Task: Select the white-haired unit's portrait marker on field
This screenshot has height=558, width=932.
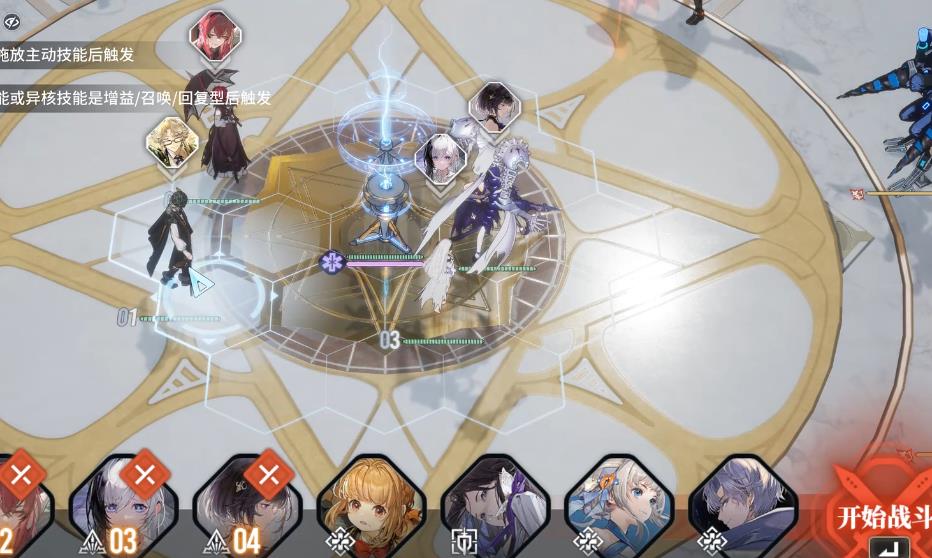Action: tap(440, 159)
